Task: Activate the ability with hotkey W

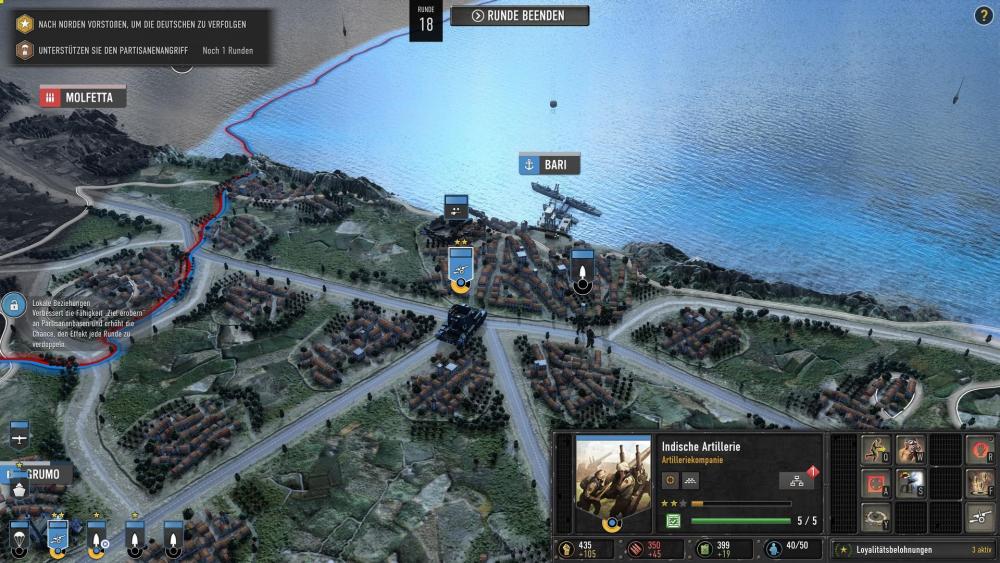Action: click(x=910, y=450)
